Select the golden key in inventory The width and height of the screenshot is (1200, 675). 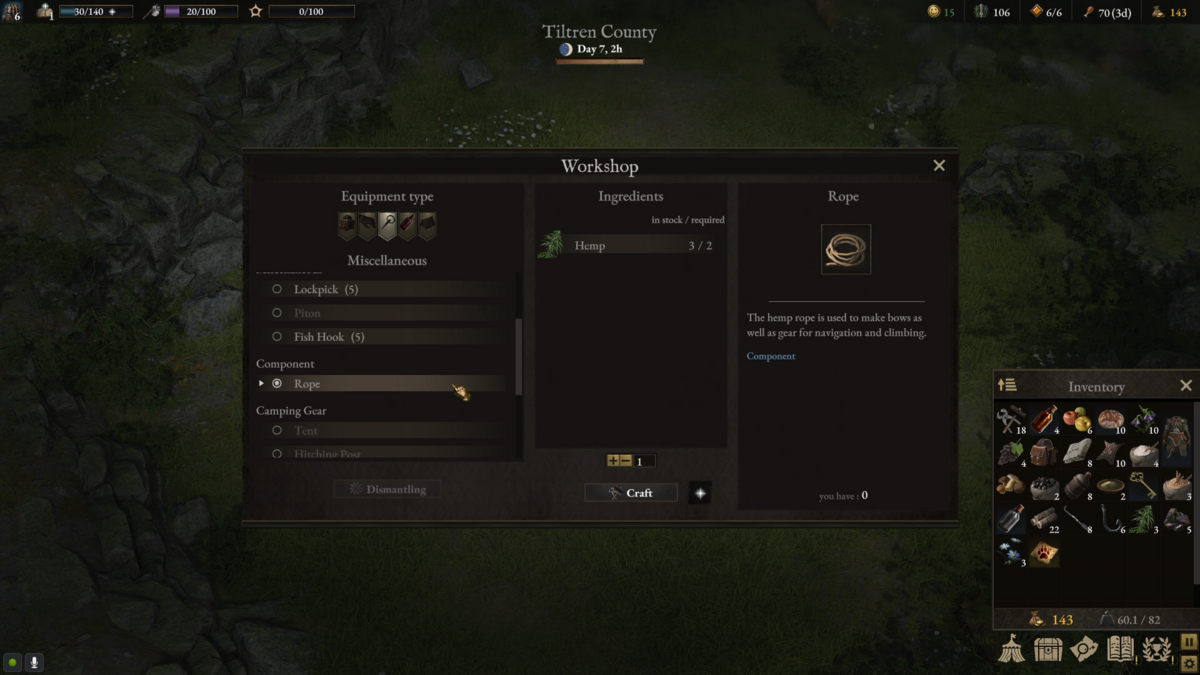(1143, 486)
